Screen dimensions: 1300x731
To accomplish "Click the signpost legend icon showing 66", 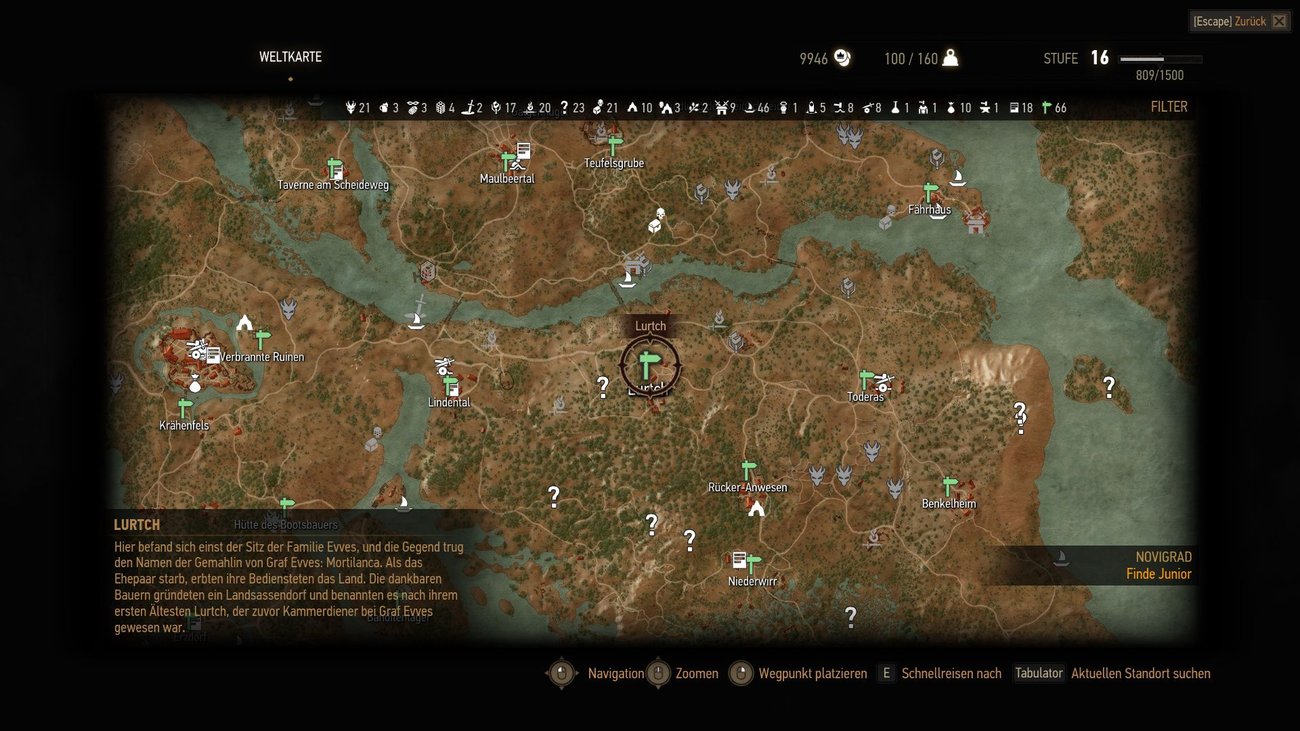I will pyautogui.click(x=1046, y=107).
